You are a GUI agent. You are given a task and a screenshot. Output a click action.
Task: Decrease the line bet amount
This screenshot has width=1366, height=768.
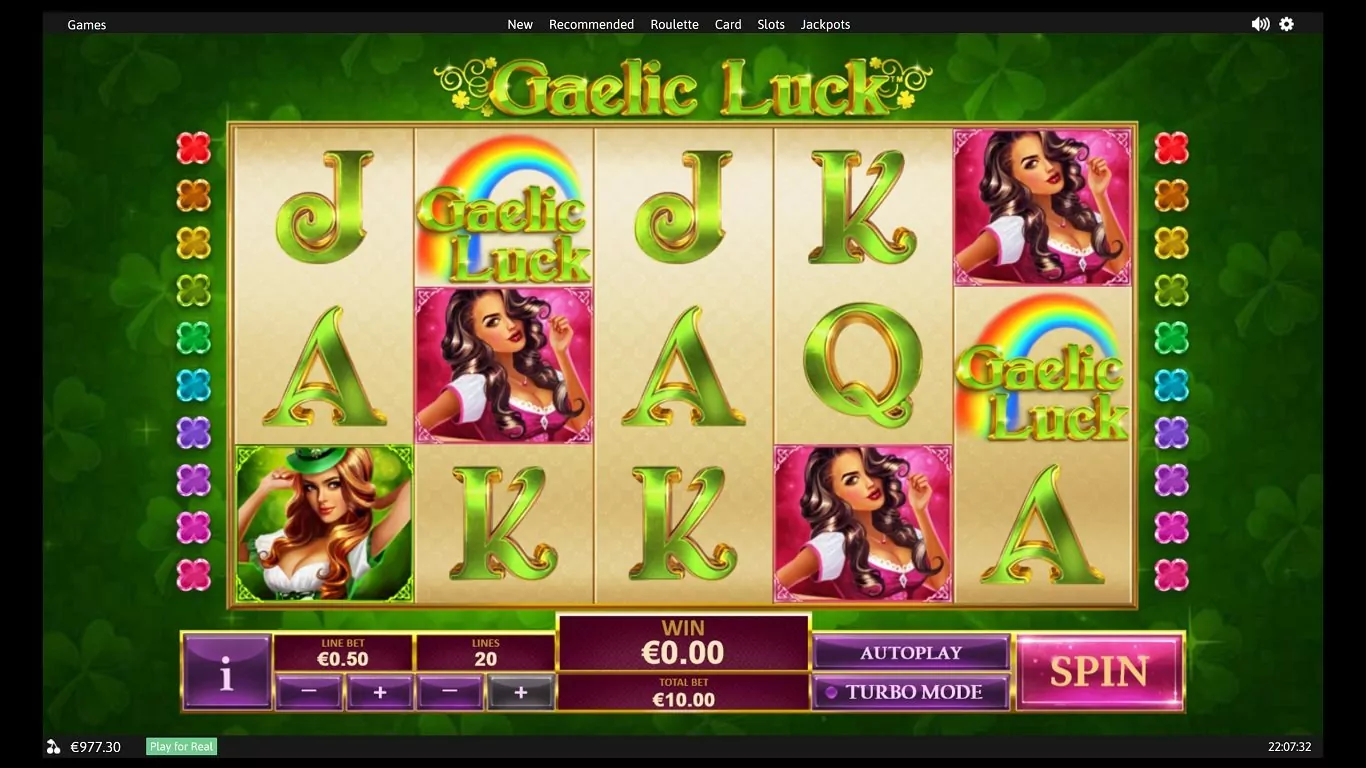pyautogui.click(x=308, y=691)
